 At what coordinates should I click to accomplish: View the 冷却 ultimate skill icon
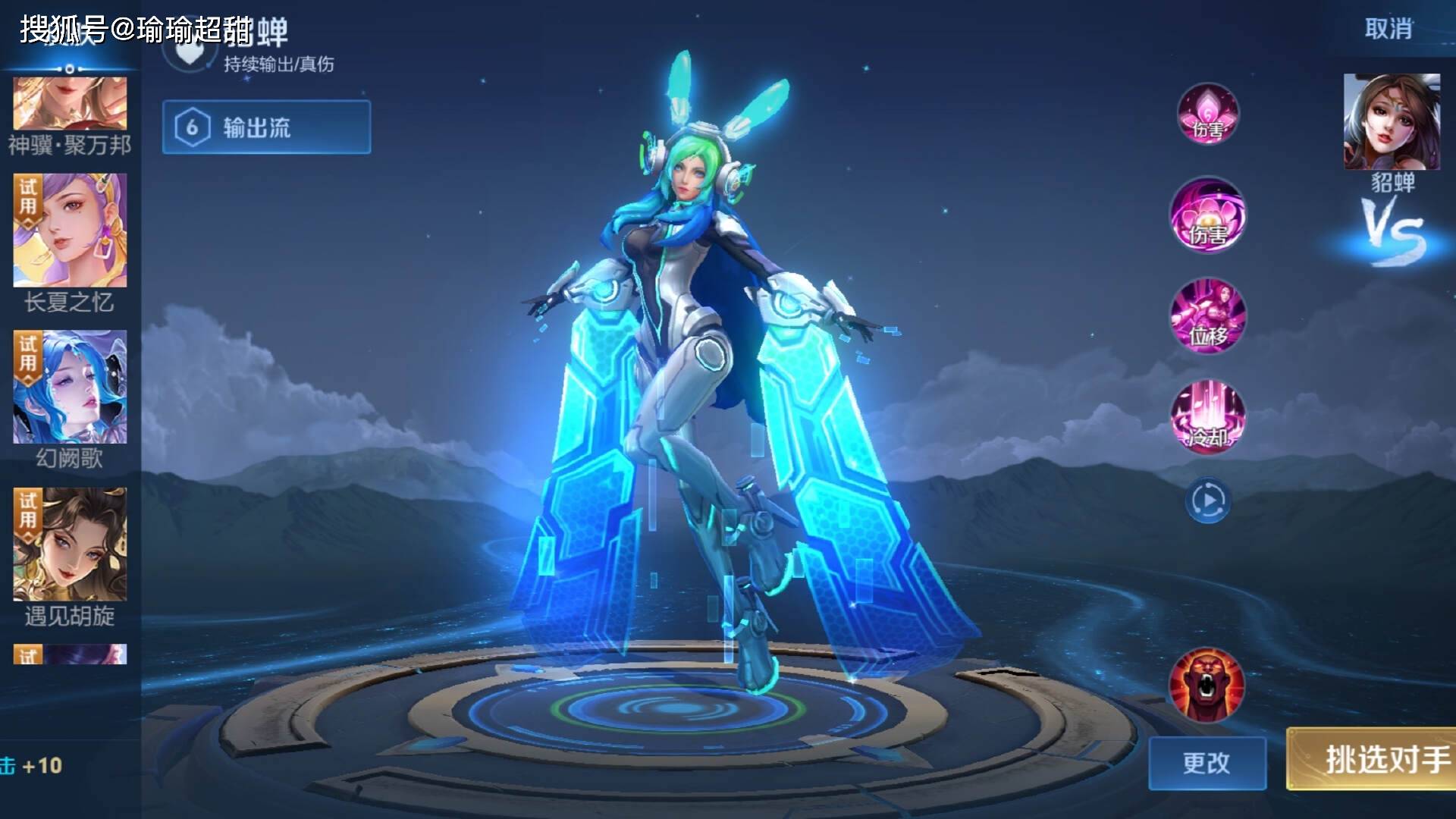pos(1207,417)
